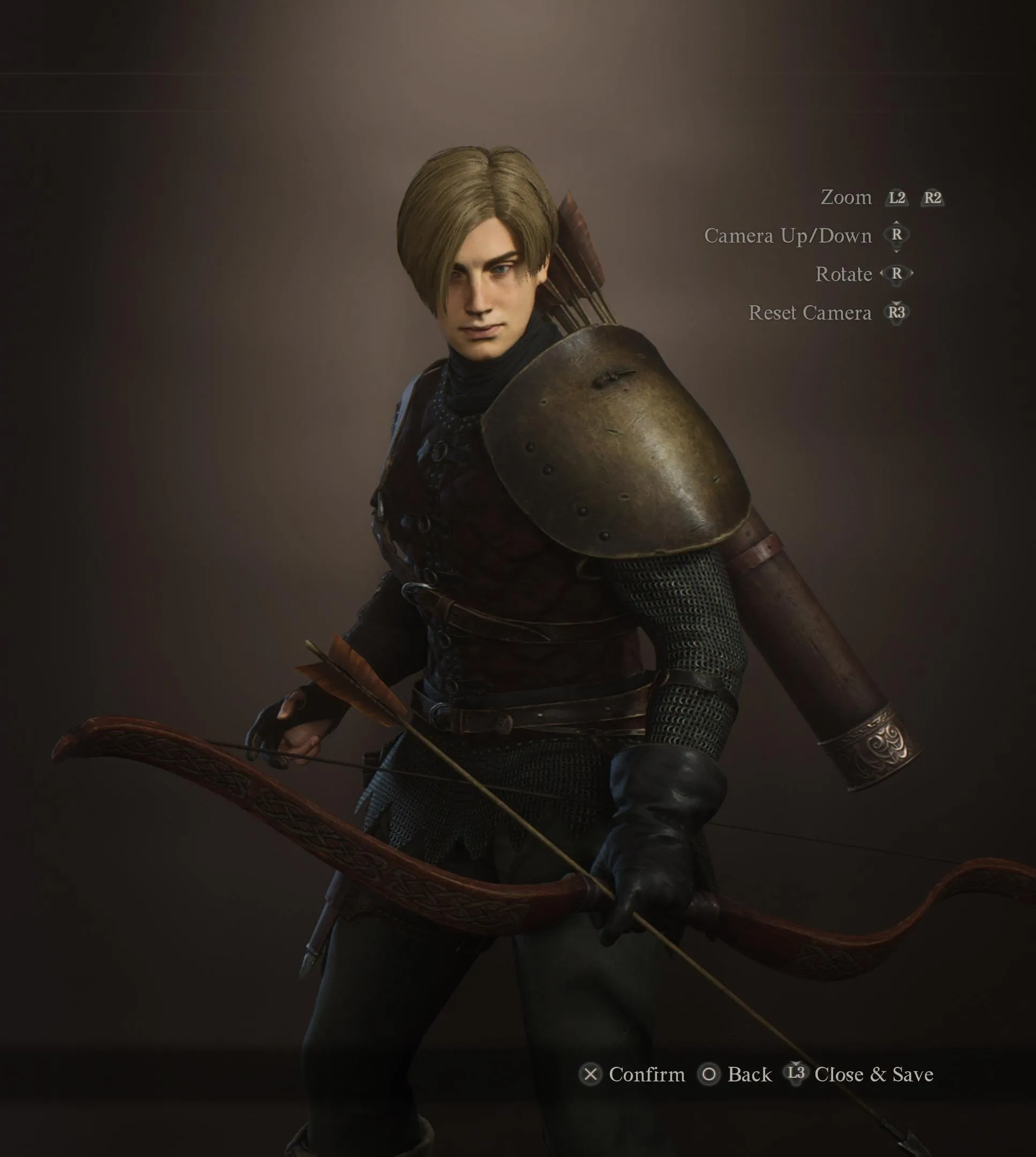Choose the Close & Save command text
1036x1157 pixels.
pos(874,1076)
